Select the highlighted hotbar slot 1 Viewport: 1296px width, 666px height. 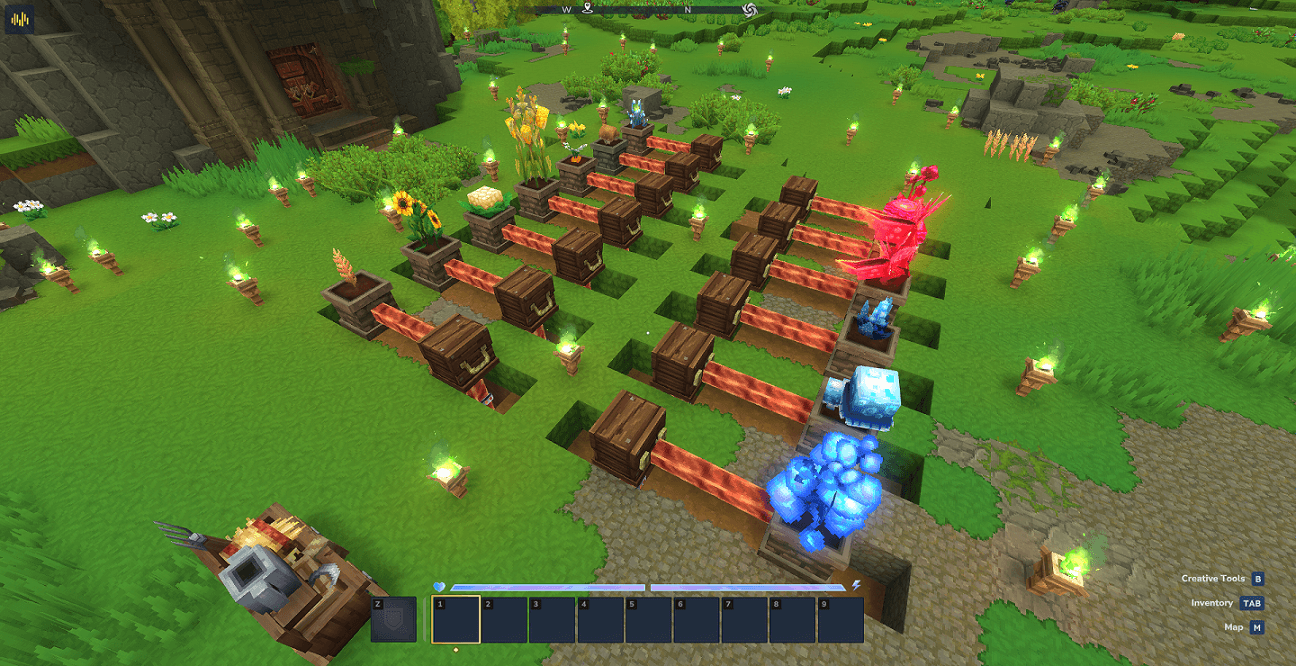coord(456,620)
